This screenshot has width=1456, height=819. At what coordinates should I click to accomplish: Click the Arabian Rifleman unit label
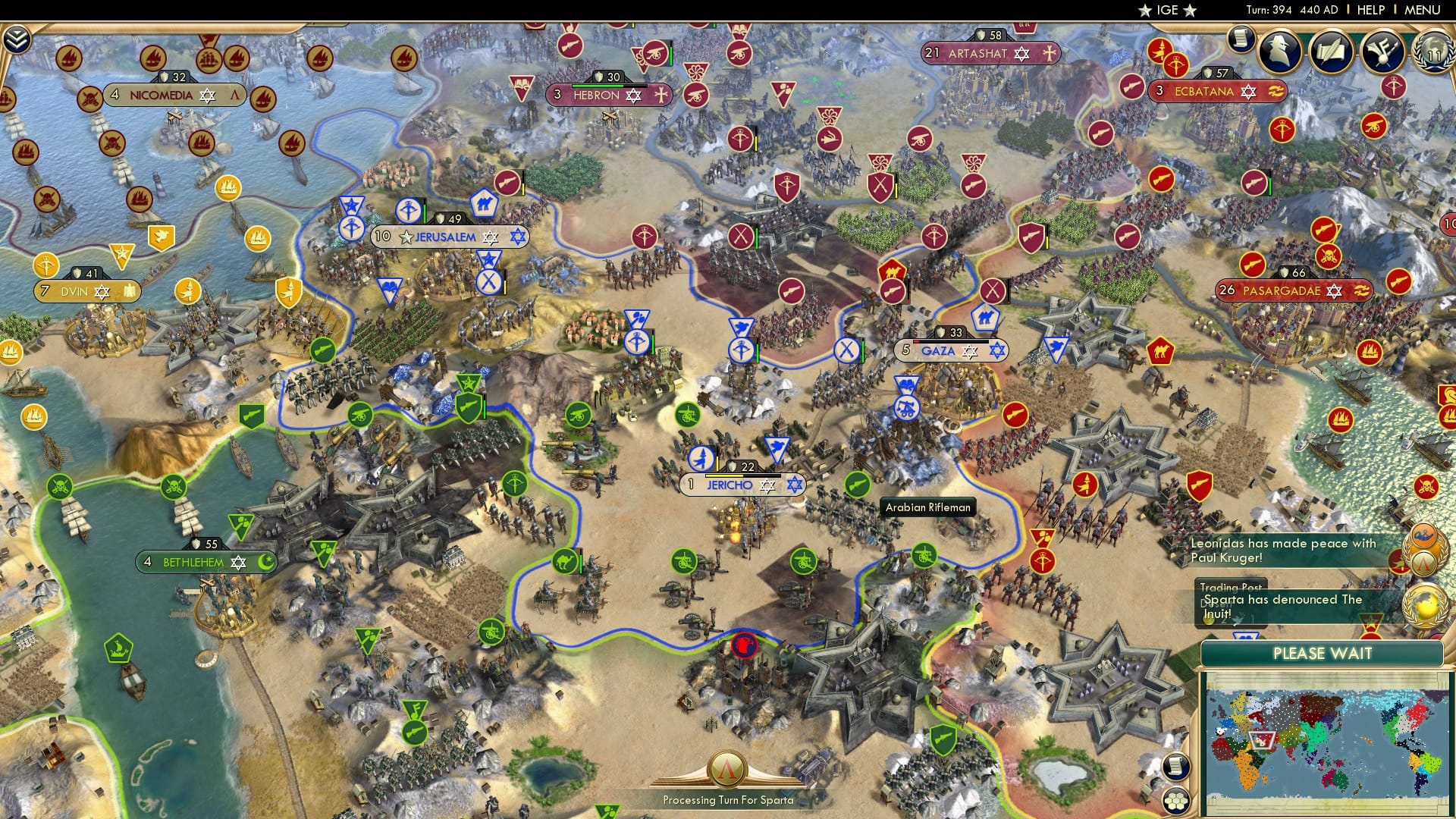(927, 507)
